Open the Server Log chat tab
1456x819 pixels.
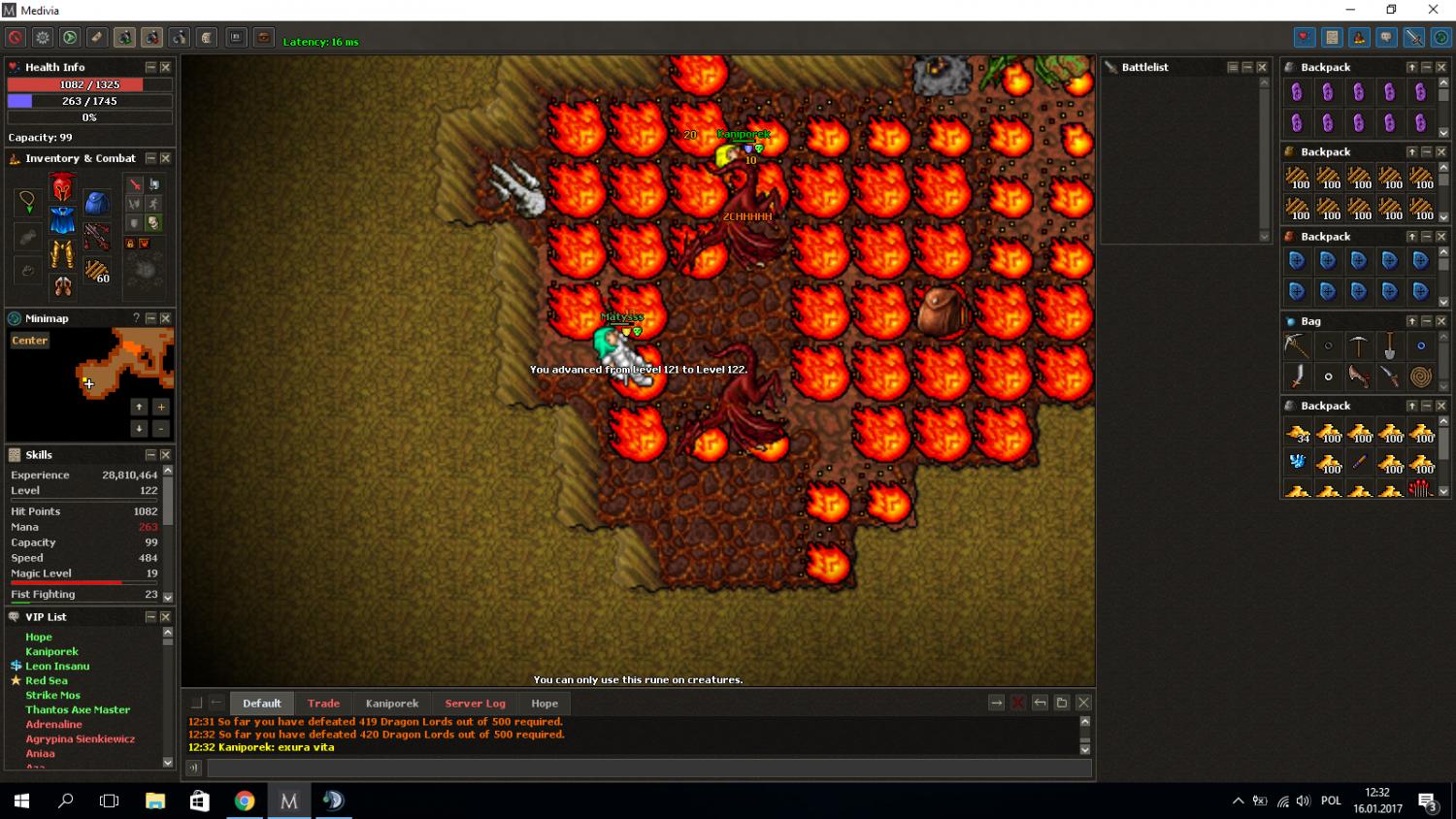[475, 704]
